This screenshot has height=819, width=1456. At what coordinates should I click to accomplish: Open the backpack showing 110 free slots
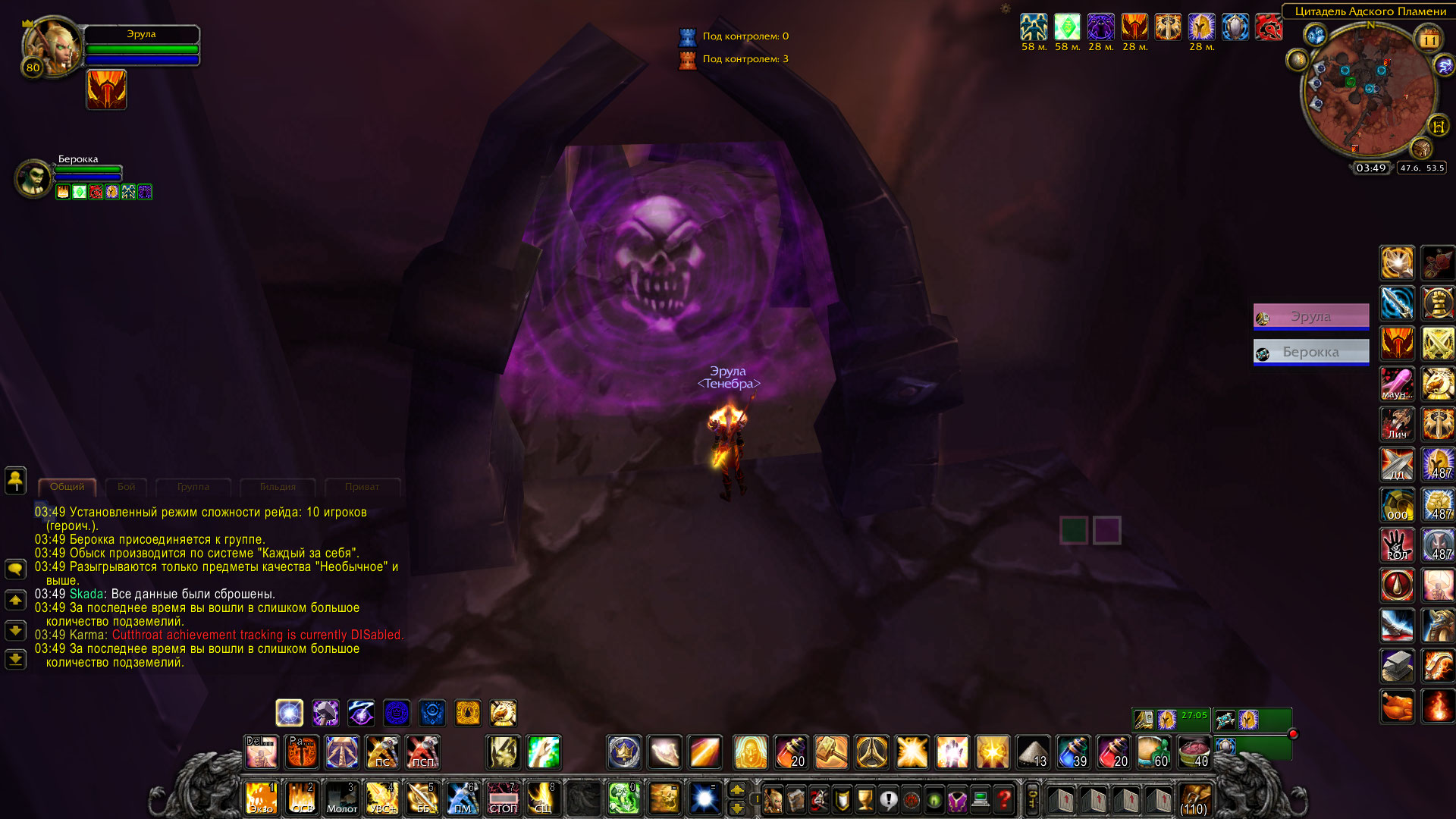point(1194,799)
